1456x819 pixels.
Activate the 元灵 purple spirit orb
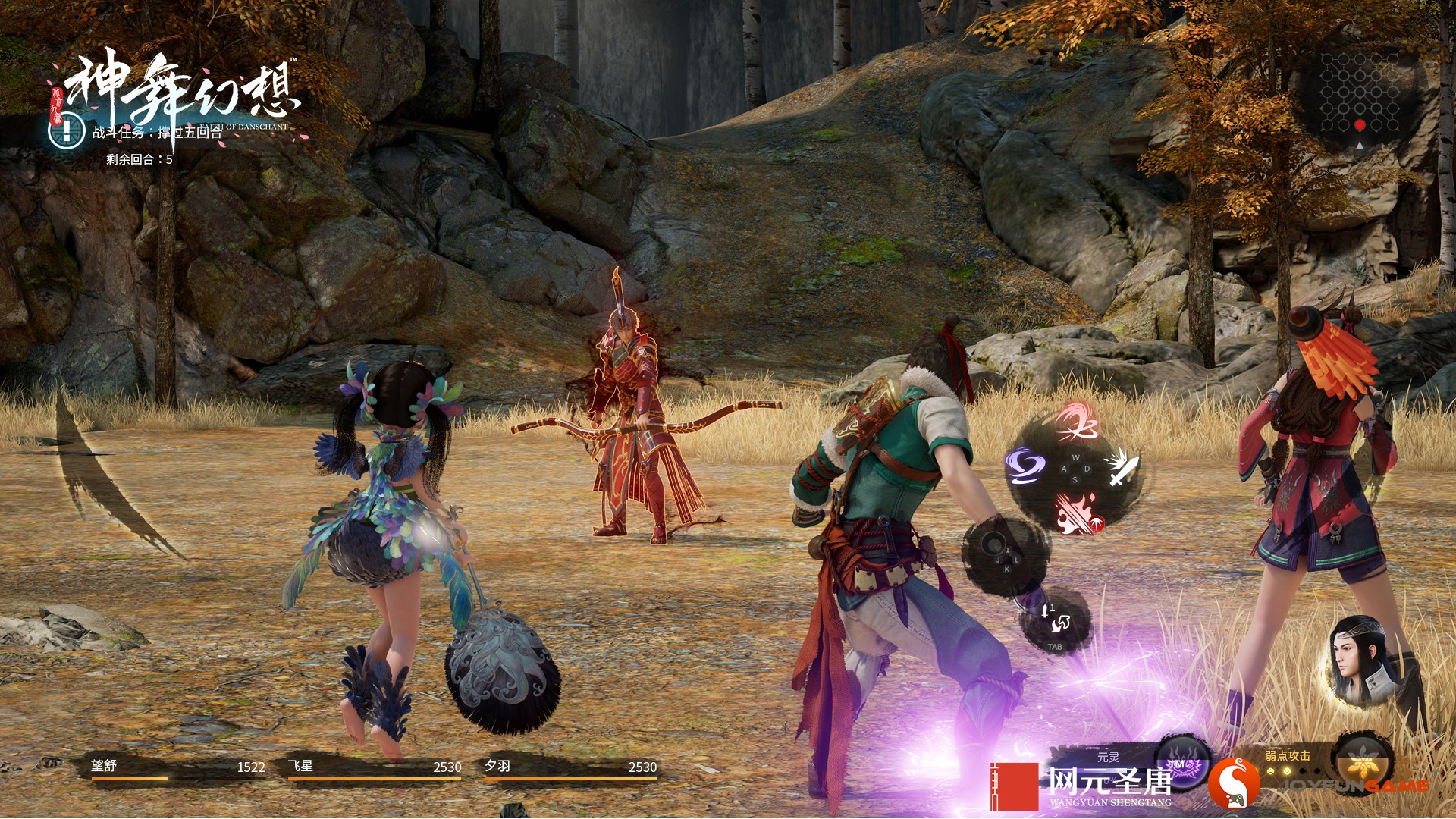point(1179,764)
